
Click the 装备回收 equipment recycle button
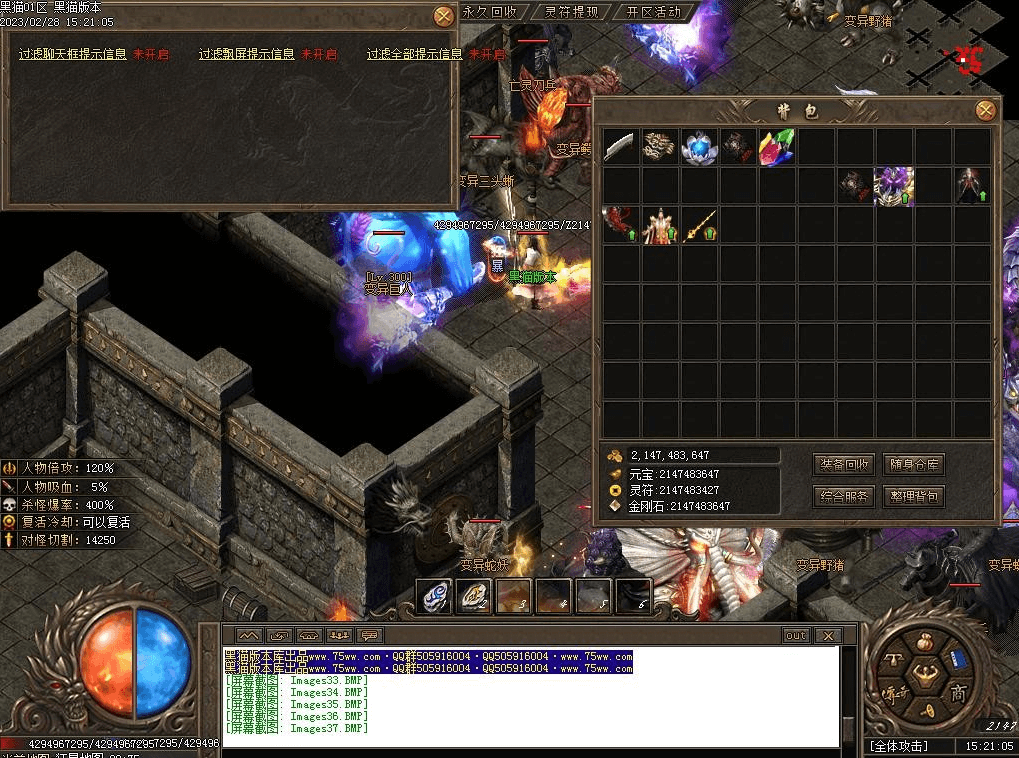845,465
